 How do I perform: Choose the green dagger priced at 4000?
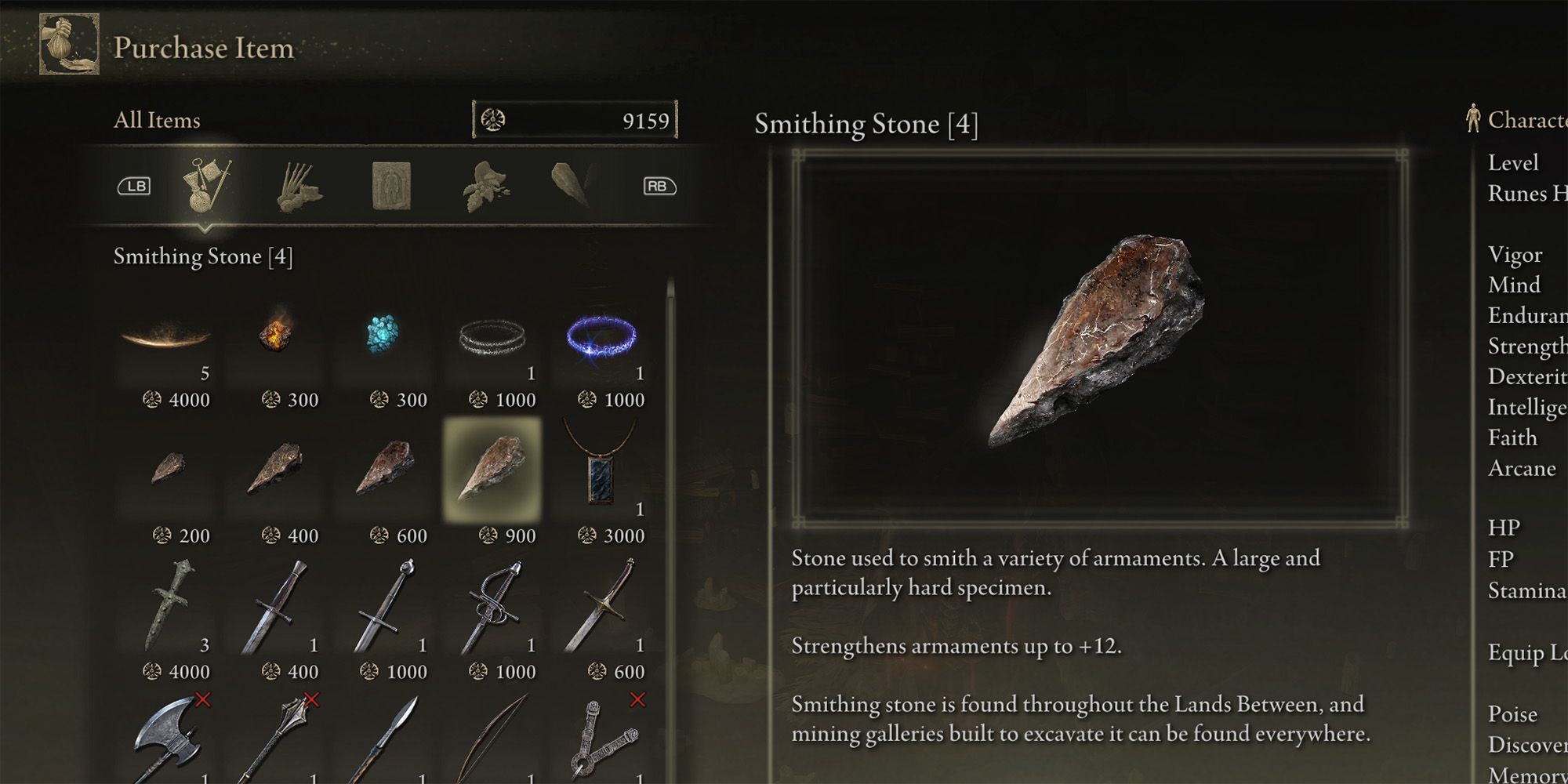[168, 605]
